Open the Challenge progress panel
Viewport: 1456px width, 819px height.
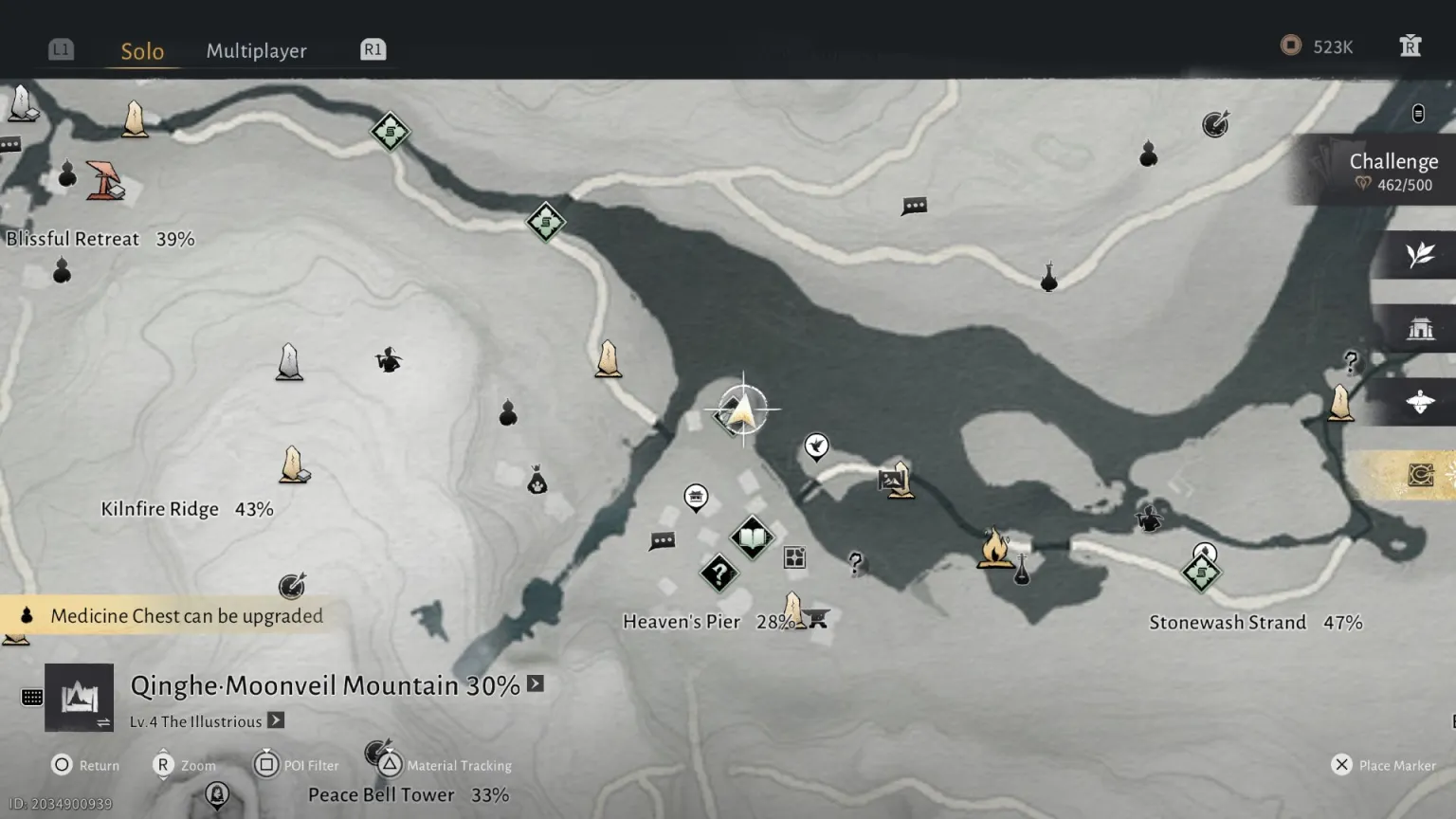[x=1392, y=172]
